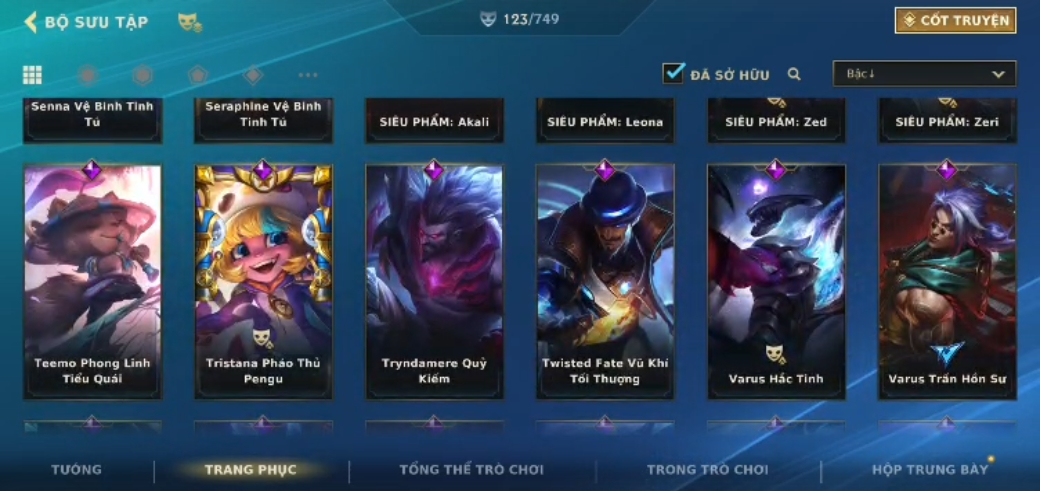Switch to Trong Trò Chơi tab

point(707,470)
